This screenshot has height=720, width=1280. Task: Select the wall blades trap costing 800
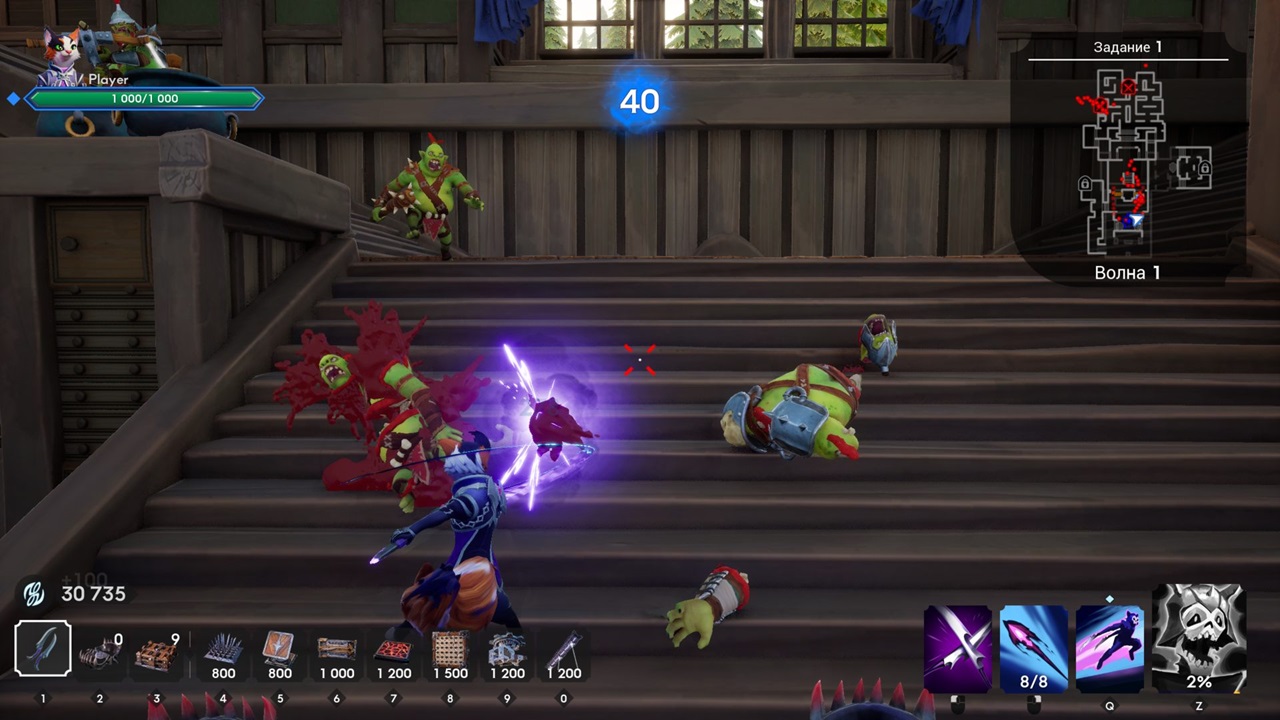pos(279,648)
